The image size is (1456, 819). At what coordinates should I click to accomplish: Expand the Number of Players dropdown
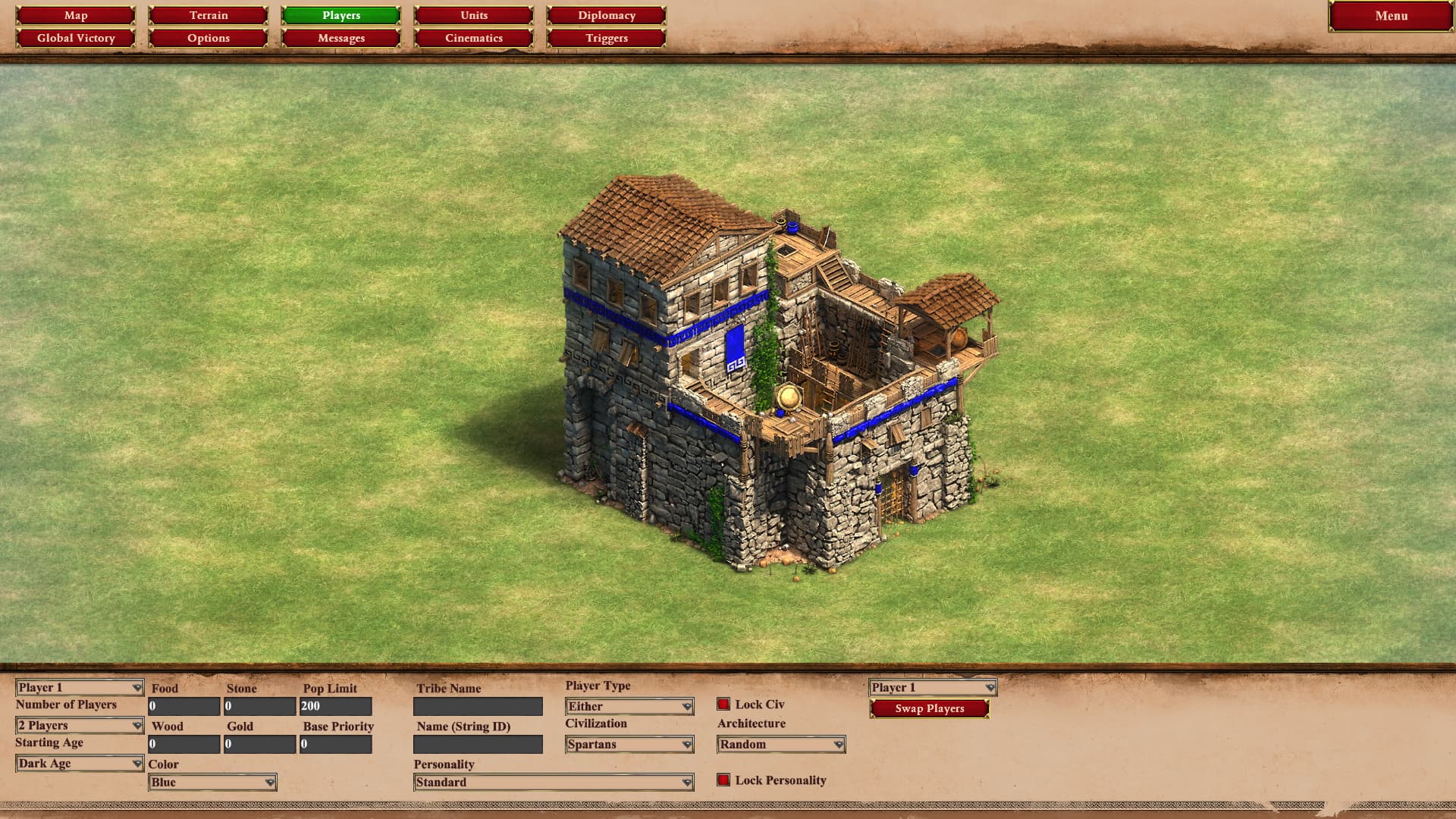(80, 726)
